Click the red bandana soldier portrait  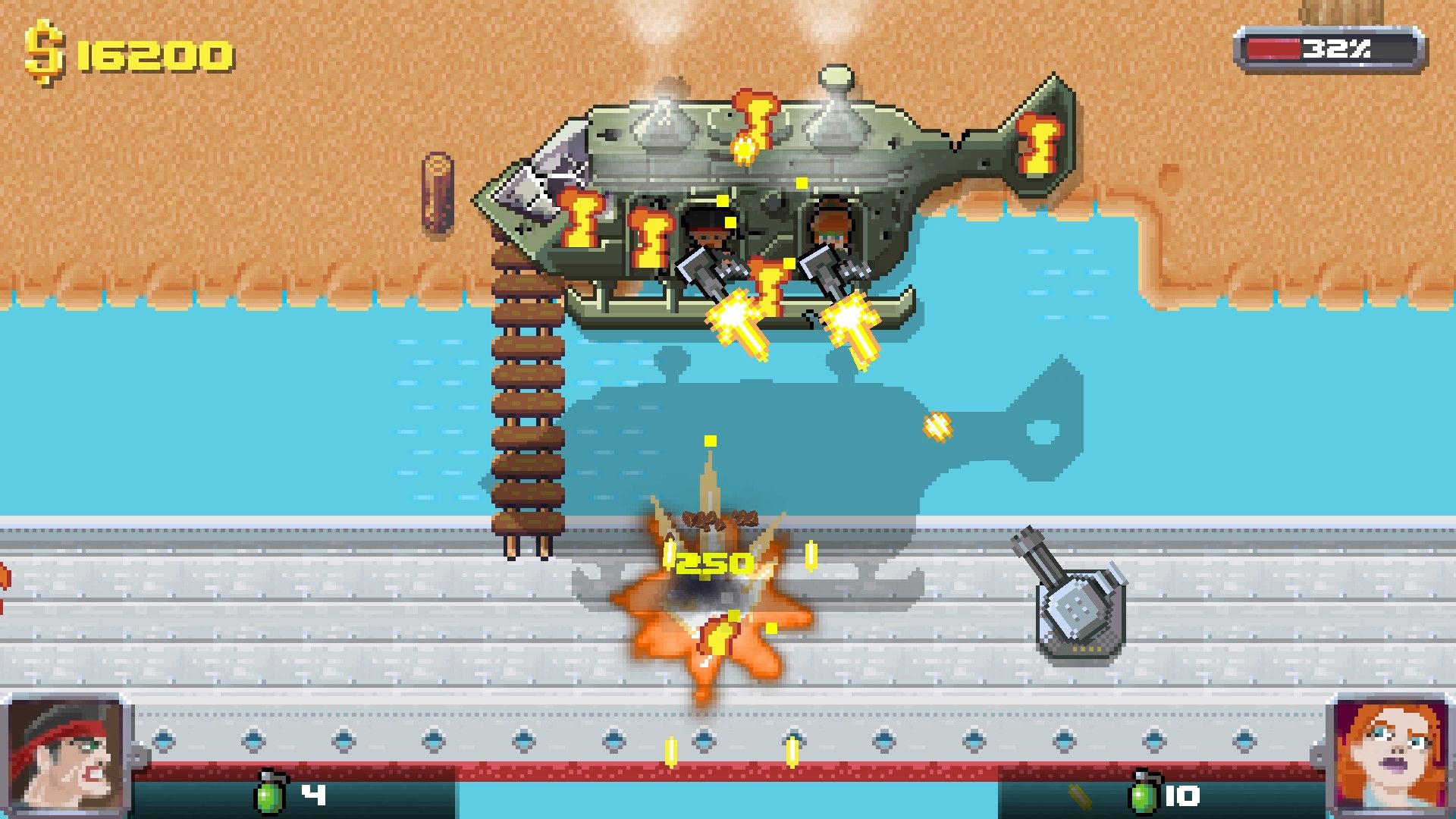pyautogui.click(x=67, y=755)
